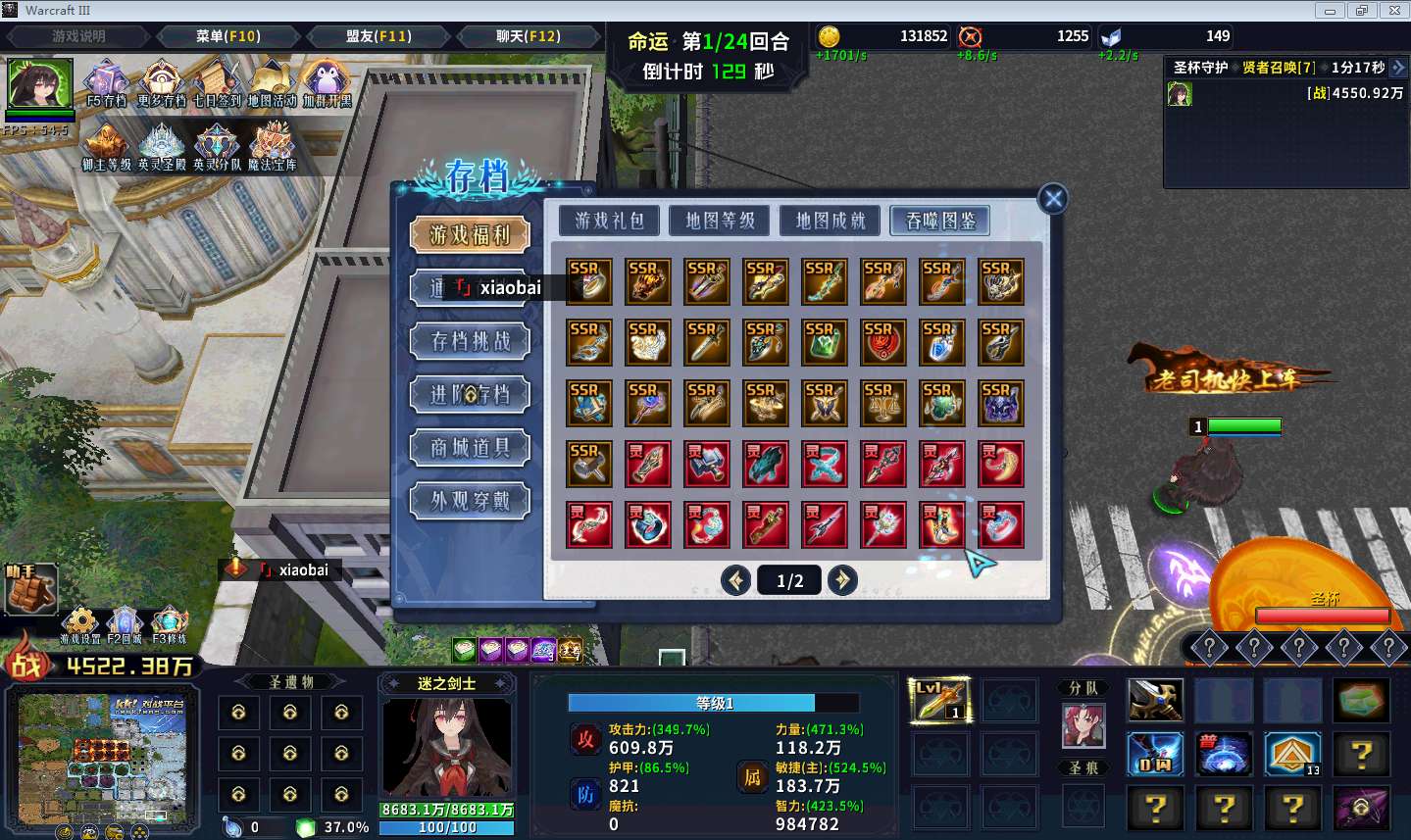Close the 存档 panel with the X button
Screen dimensions: 1411x840
(1053, 199)
